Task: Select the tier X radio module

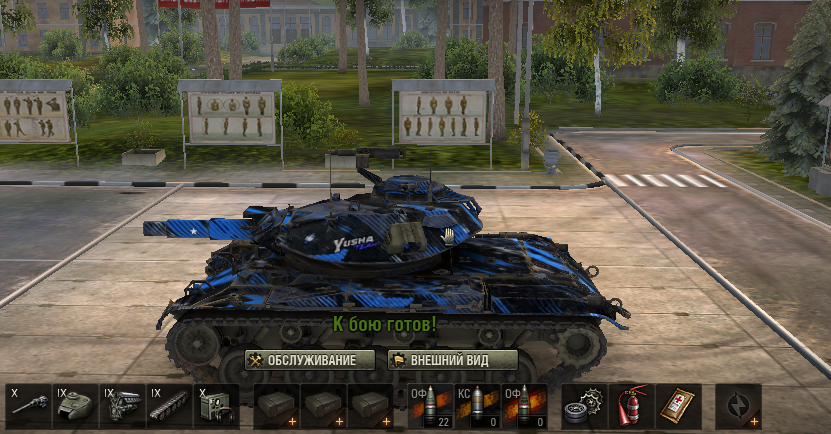Action: click(215, 407)
